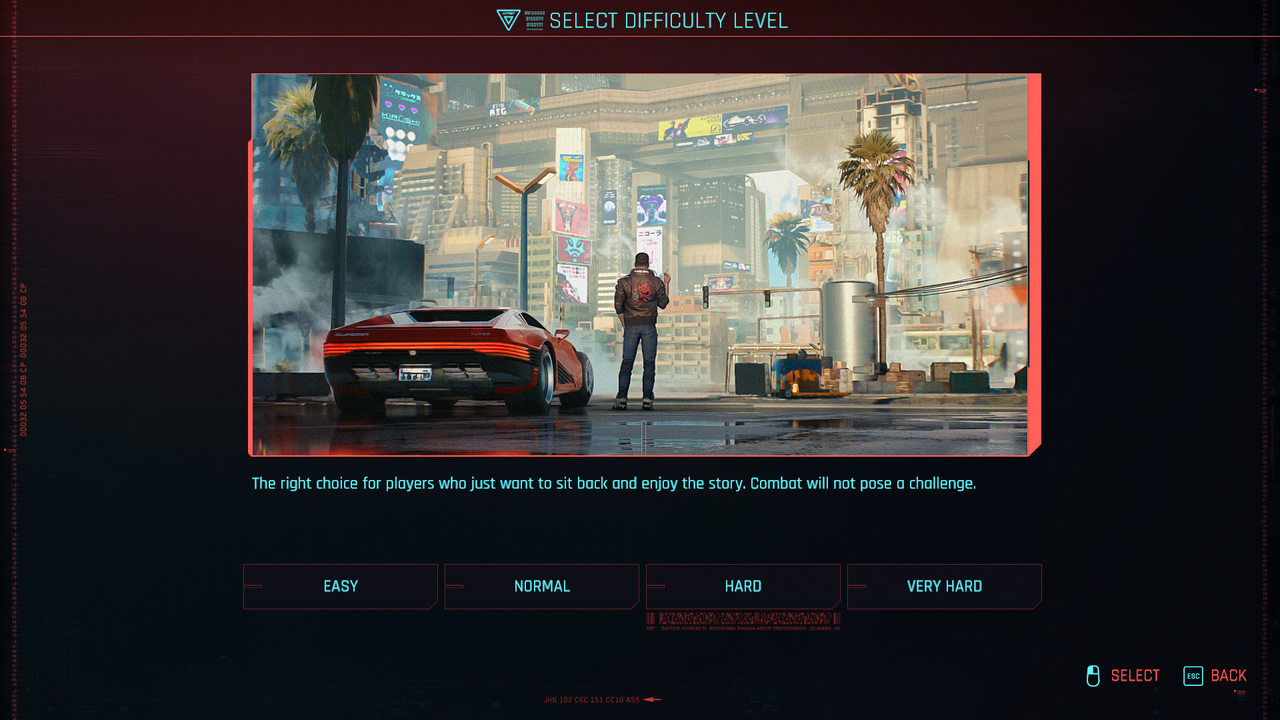Pick the Hard difficulty option

point(743,586)
